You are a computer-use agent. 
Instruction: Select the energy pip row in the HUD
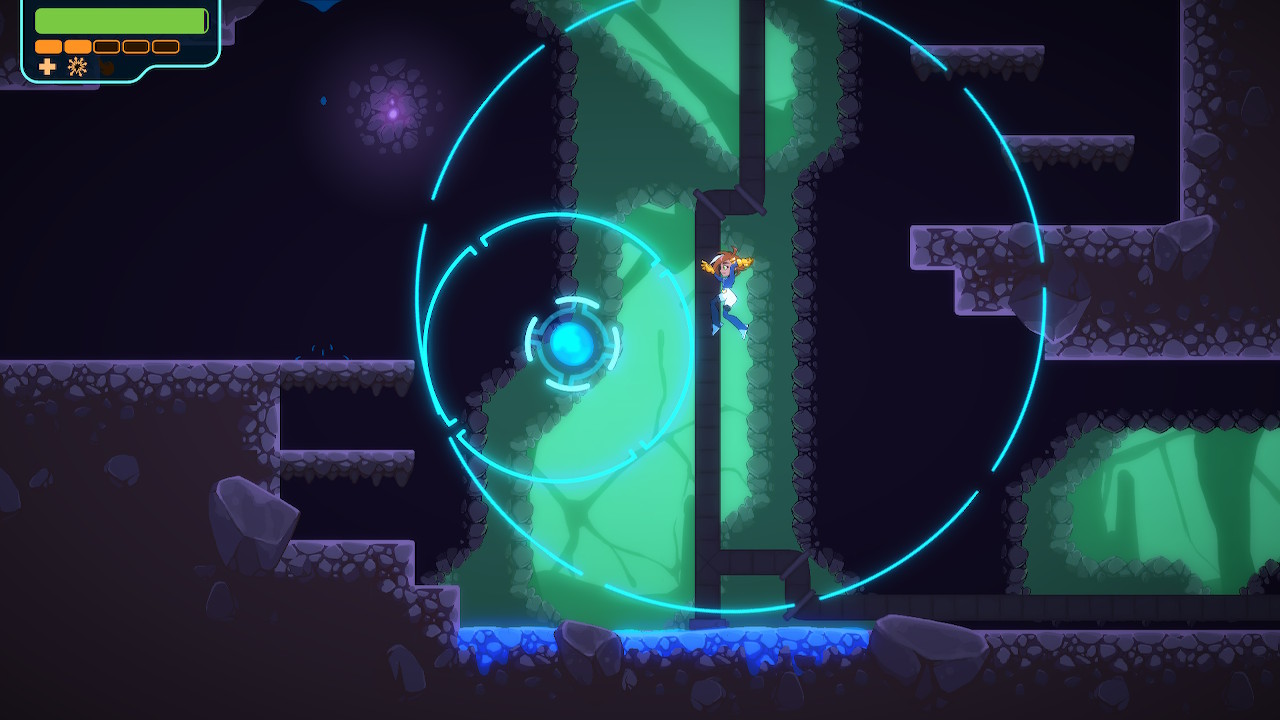coord(105,46)
